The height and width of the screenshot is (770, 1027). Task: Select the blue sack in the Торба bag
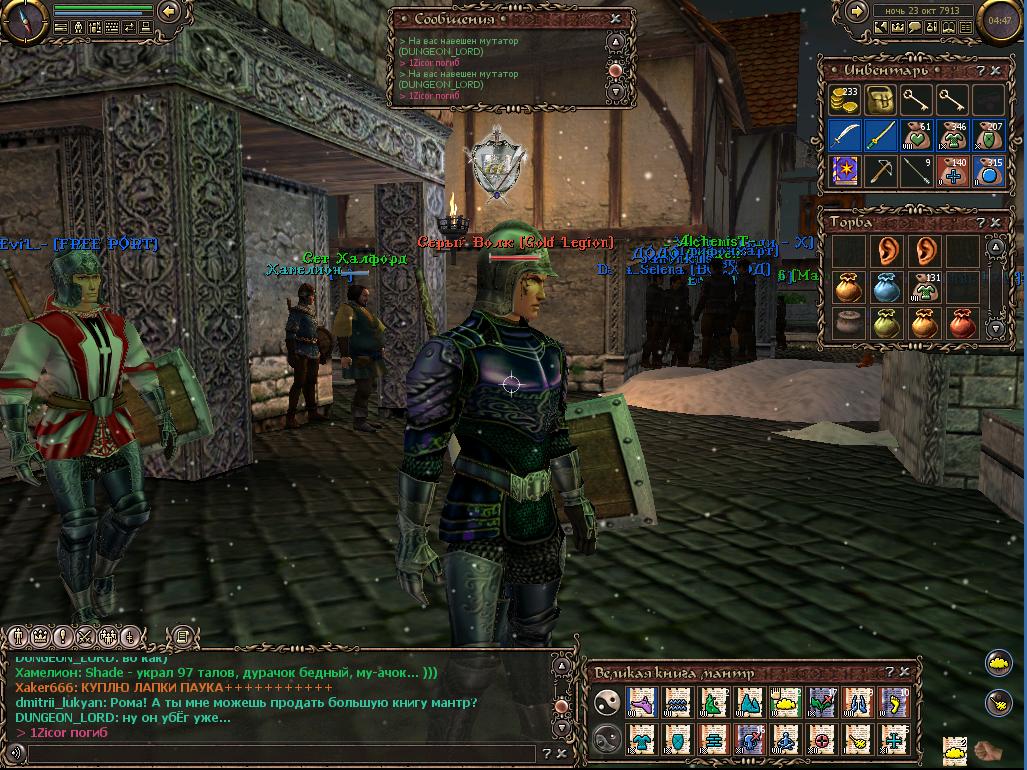click(x=885, y=288)
